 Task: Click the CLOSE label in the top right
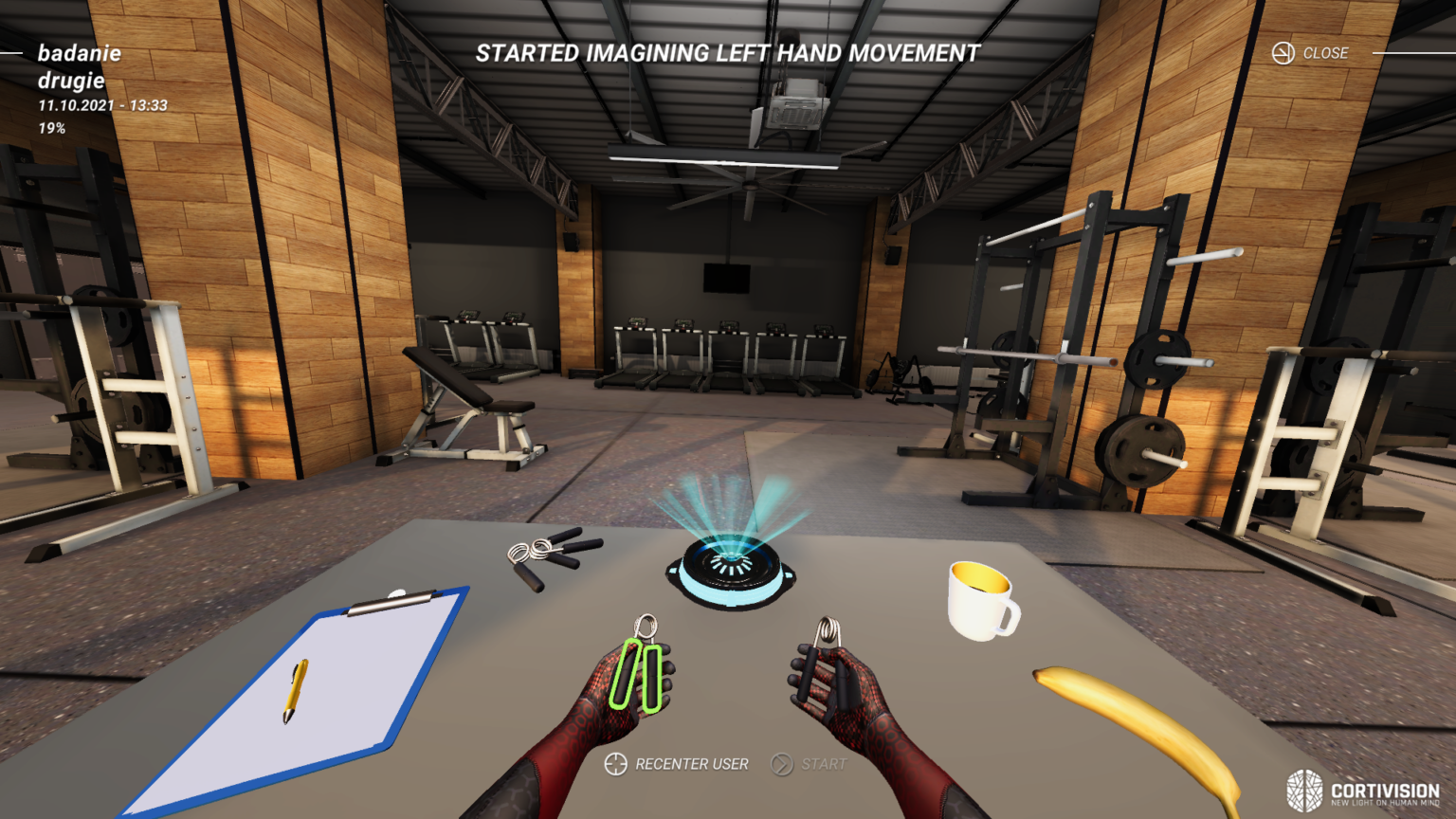click(1327, 53)
